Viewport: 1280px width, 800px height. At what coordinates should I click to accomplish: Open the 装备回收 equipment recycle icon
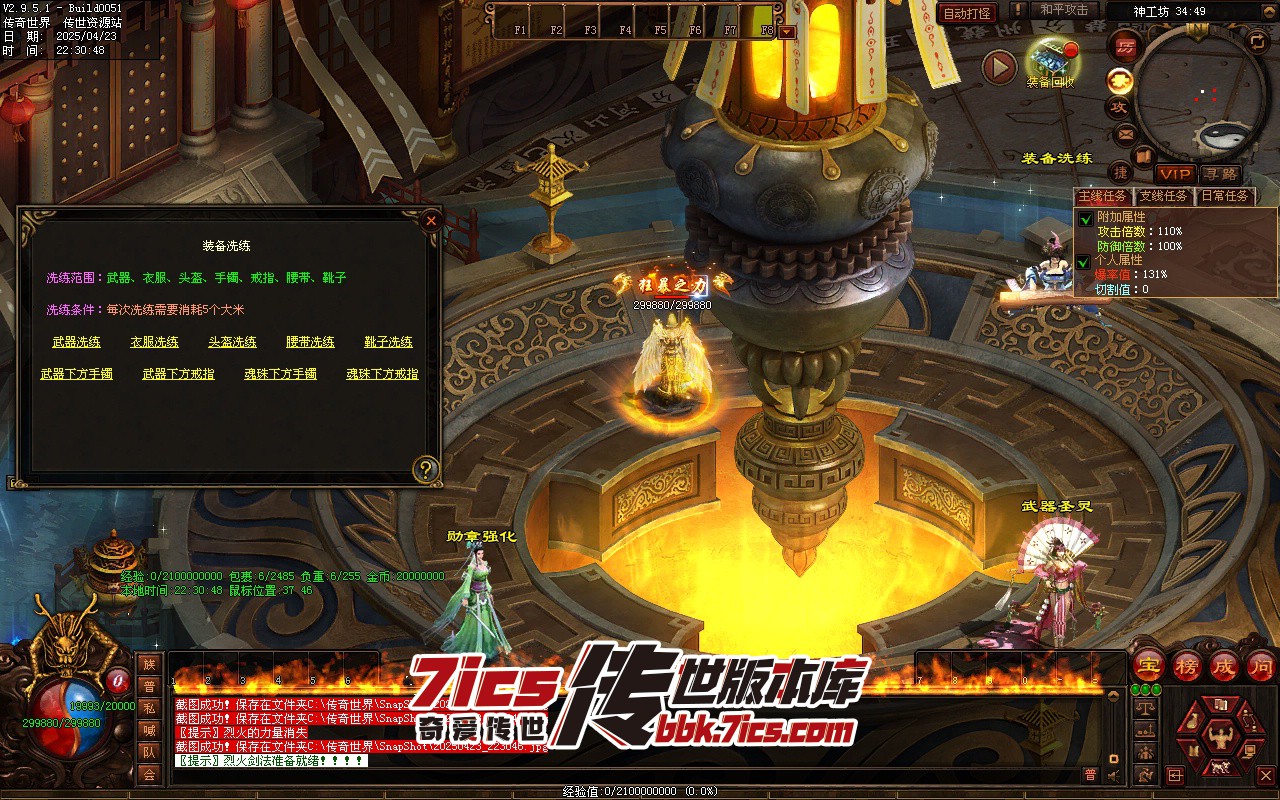click(1050, 60)
